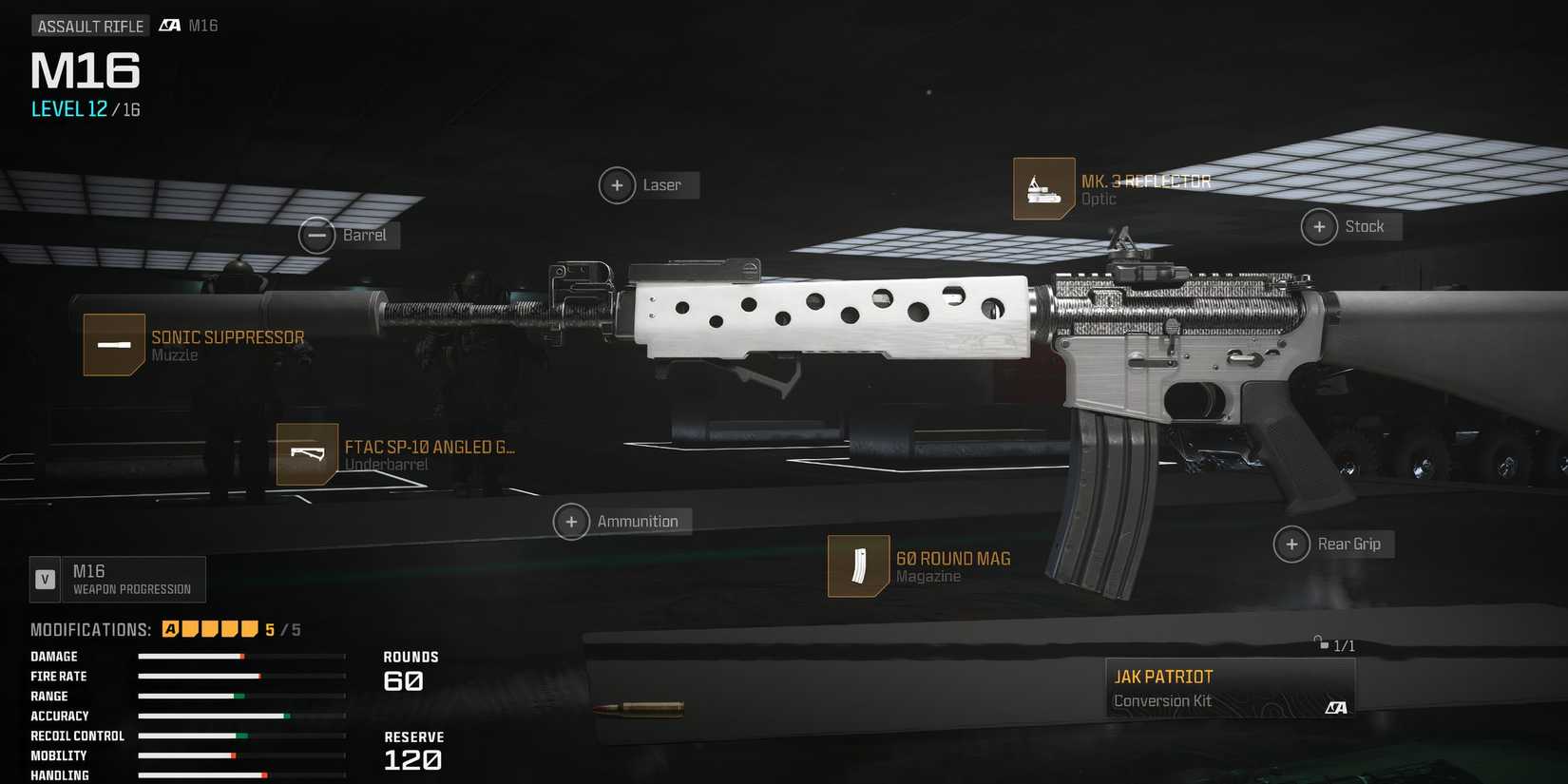Screen dimensions: 1568x784
Task: Expand the Ammunition attachment slot
Action: 571,522
